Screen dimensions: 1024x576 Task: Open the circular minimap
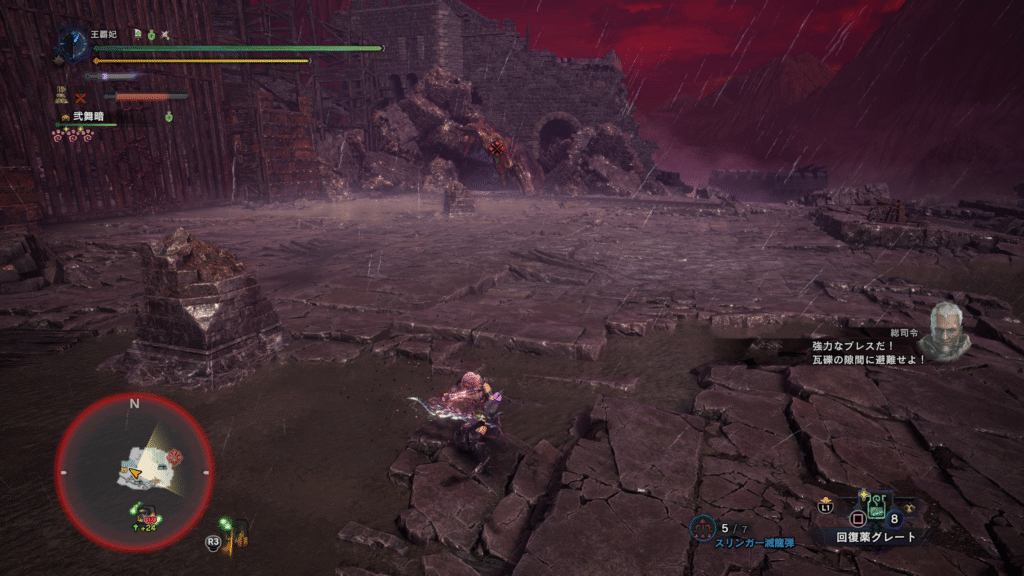(x=134, y=471)
